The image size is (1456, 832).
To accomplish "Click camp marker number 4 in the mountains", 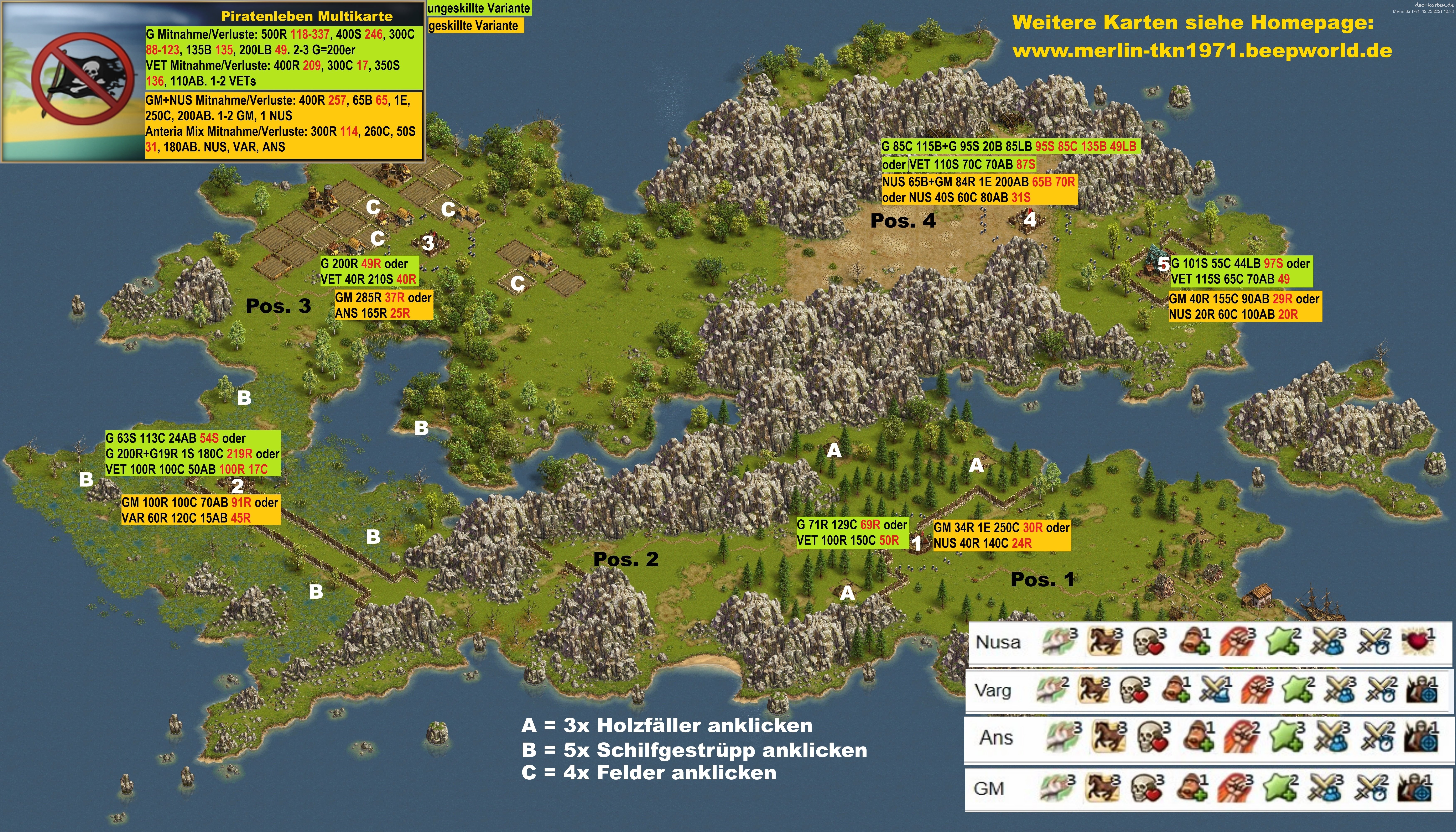I will click(x=1030, y=218).
